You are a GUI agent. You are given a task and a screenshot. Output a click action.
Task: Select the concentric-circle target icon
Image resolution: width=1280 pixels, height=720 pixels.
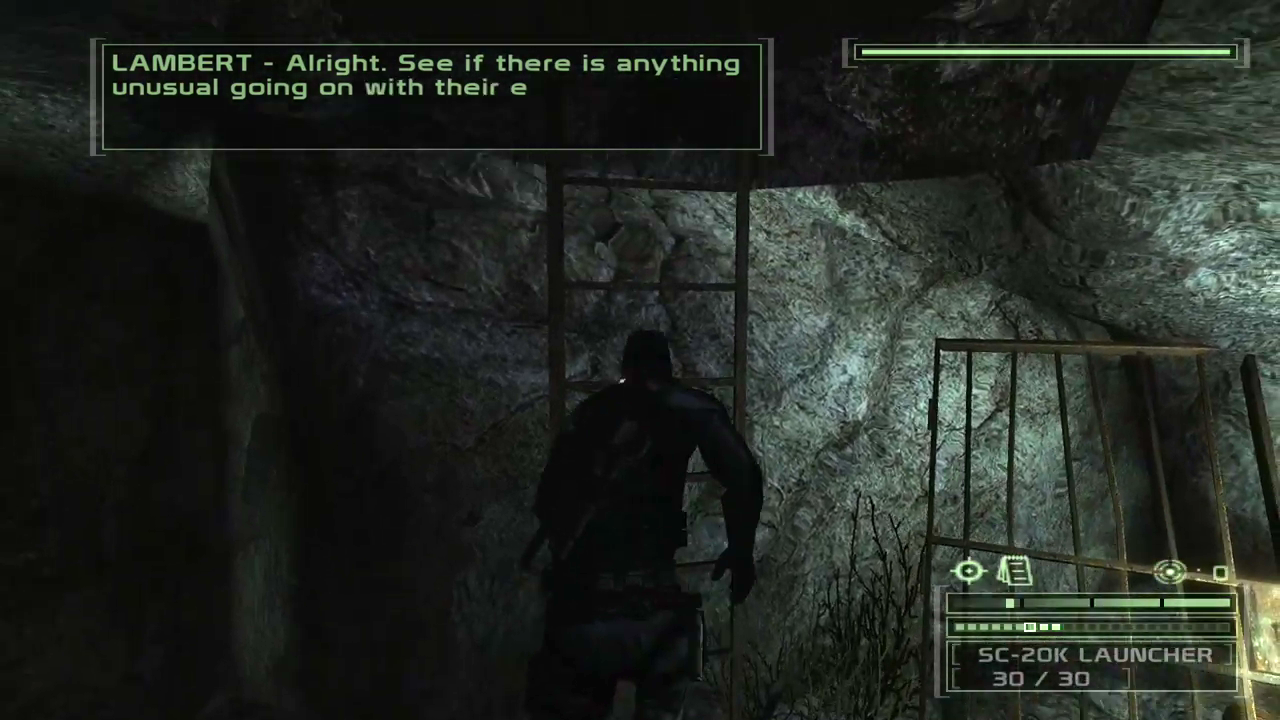pos(1170,572)
